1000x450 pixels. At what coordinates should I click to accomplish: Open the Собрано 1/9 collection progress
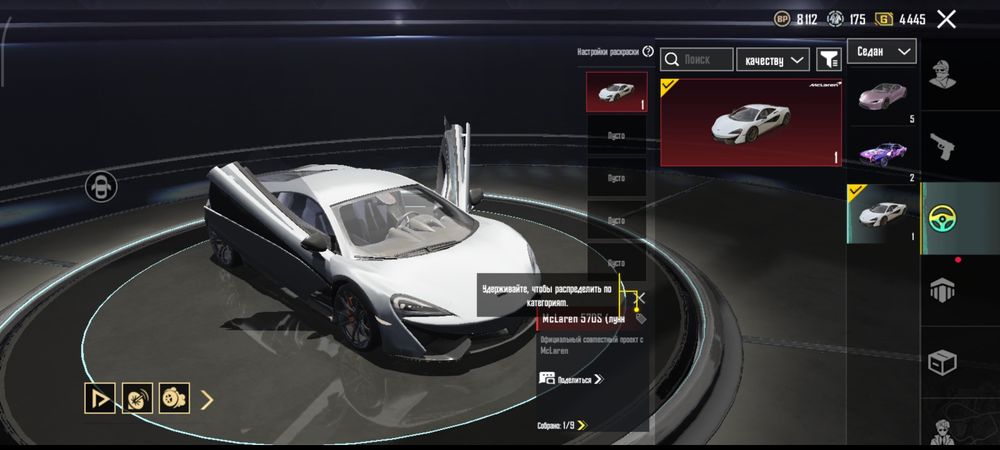click(561, 425)
